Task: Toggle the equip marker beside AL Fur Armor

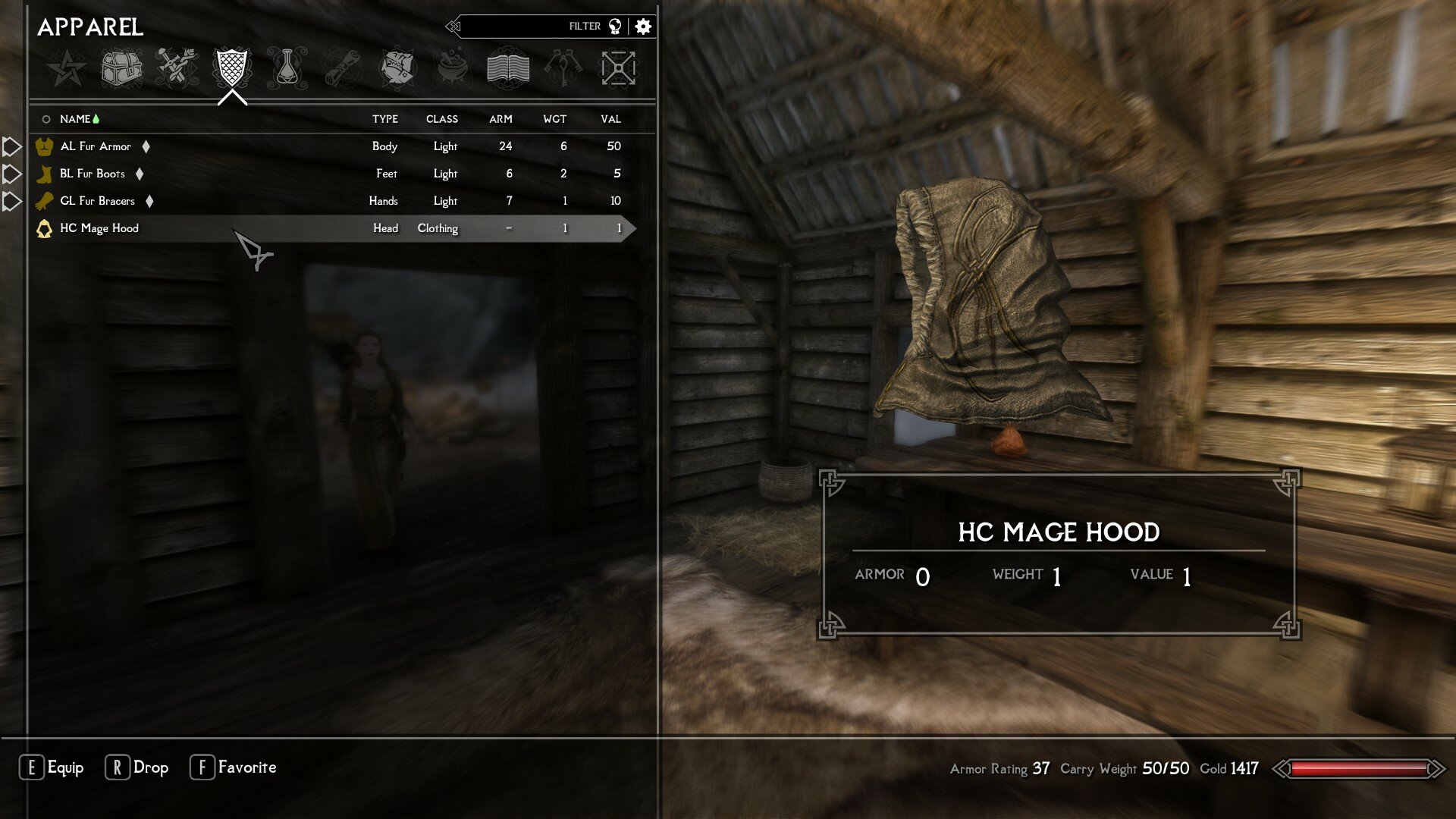Action: (11, 146)
